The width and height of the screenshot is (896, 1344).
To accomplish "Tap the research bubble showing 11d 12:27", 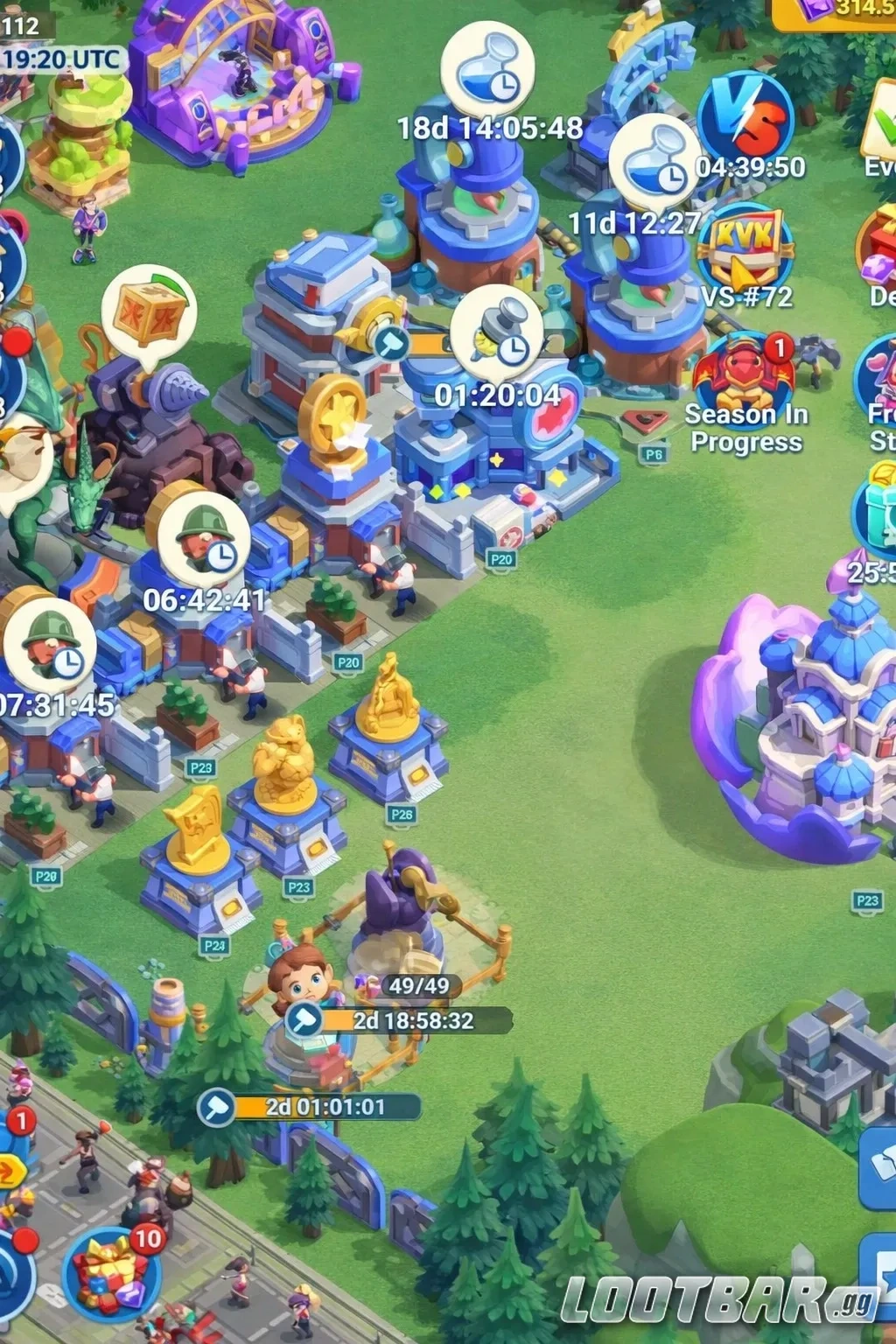I will (x=655, y=163).
